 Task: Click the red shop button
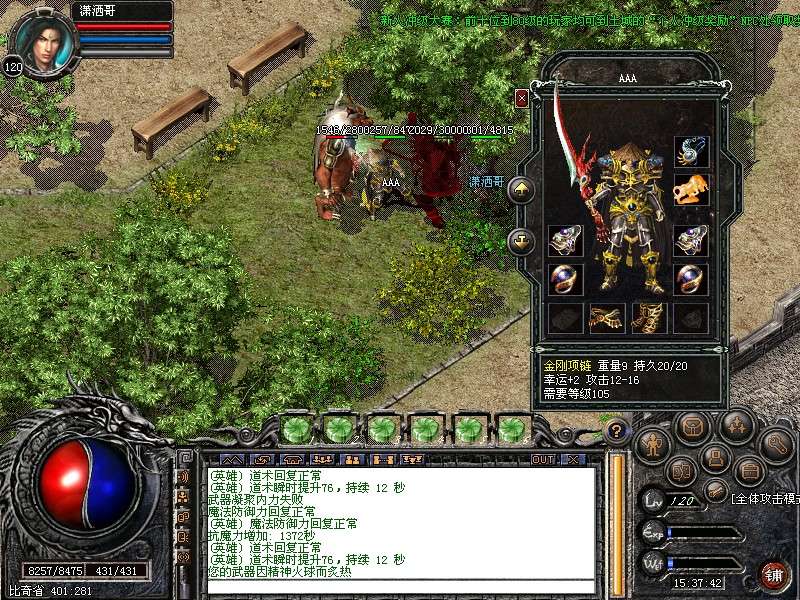pyautogui.click(x=774, y=574)
